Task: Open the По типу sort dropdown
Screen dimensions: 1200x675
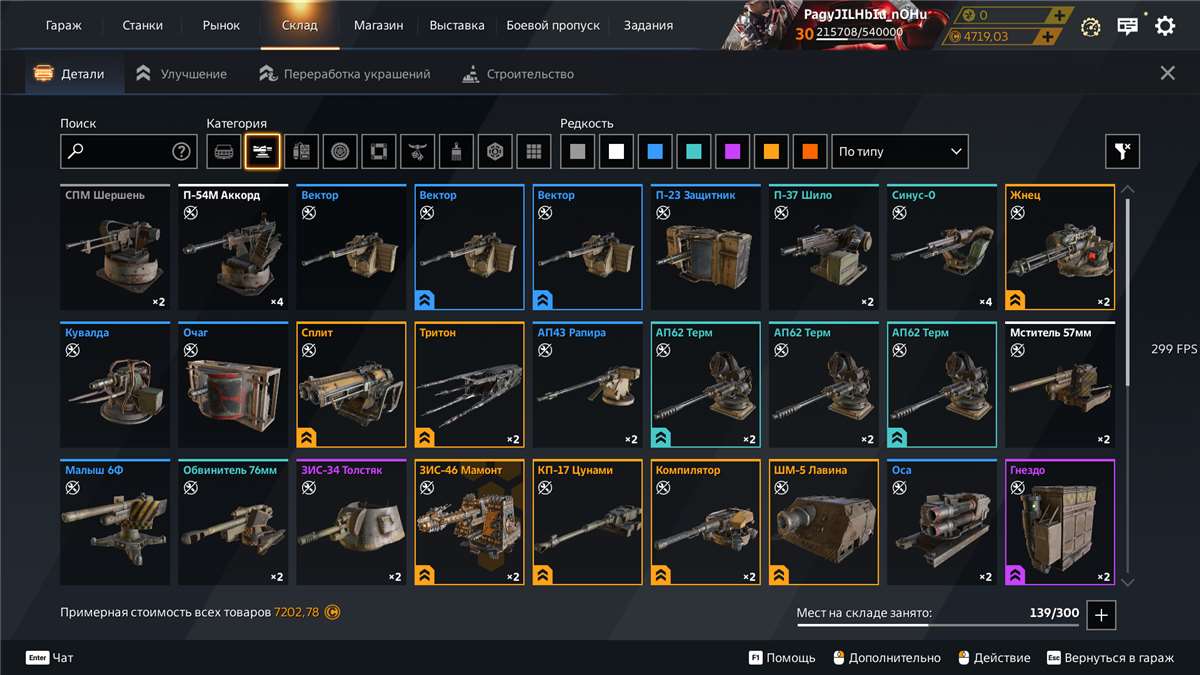Action: click(900, 152)
